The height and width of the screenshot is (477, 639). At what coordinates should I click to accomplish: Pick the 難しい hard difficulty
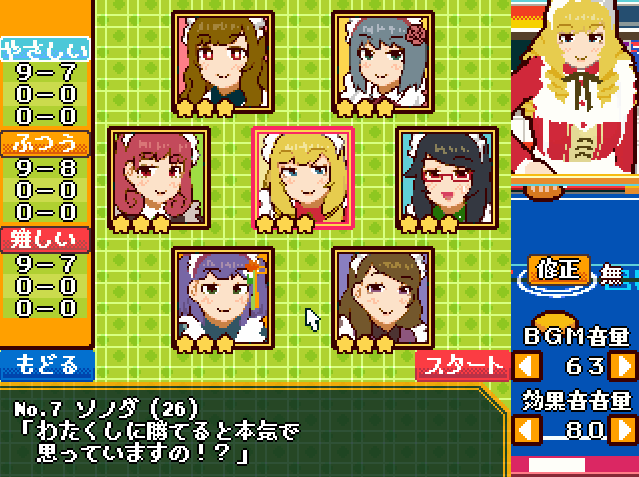45,240
